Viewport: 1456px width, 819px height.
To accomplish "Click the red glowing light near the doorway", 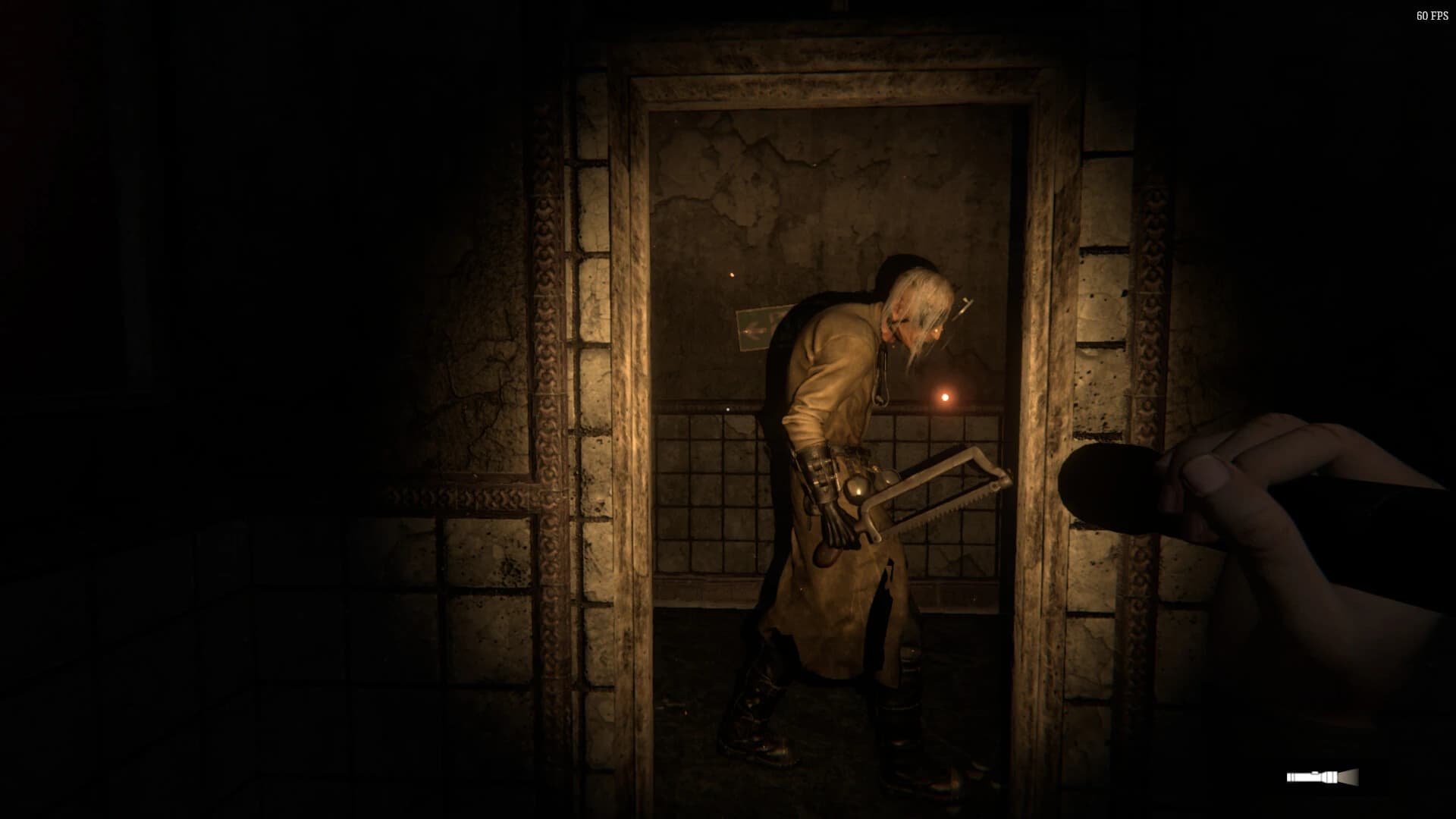I will coord(946,395).
